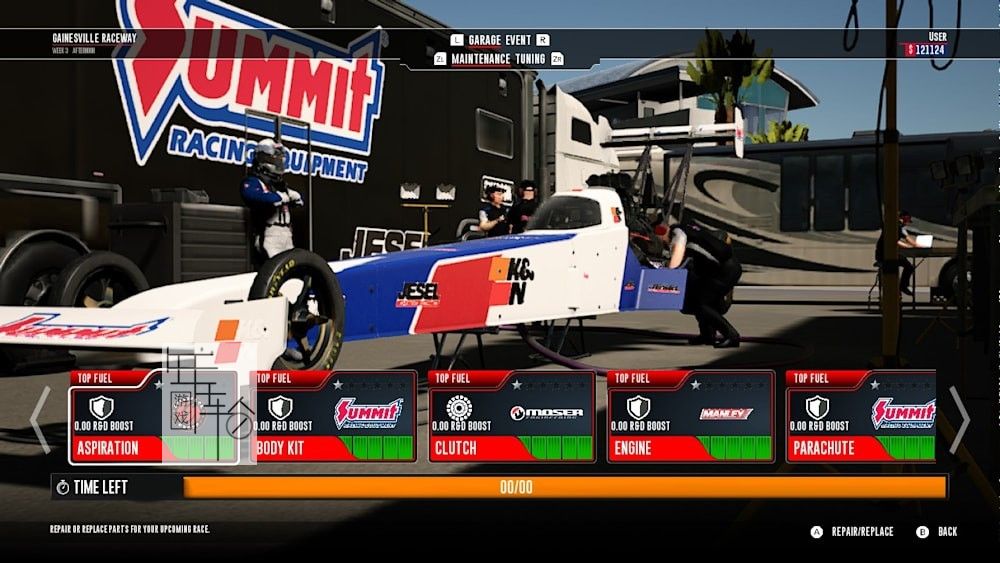The height and width of the screenshot is (563, 1000).
Task: Select the Aspiration part card
Action: pyautogui.click(x=153, y=417)
